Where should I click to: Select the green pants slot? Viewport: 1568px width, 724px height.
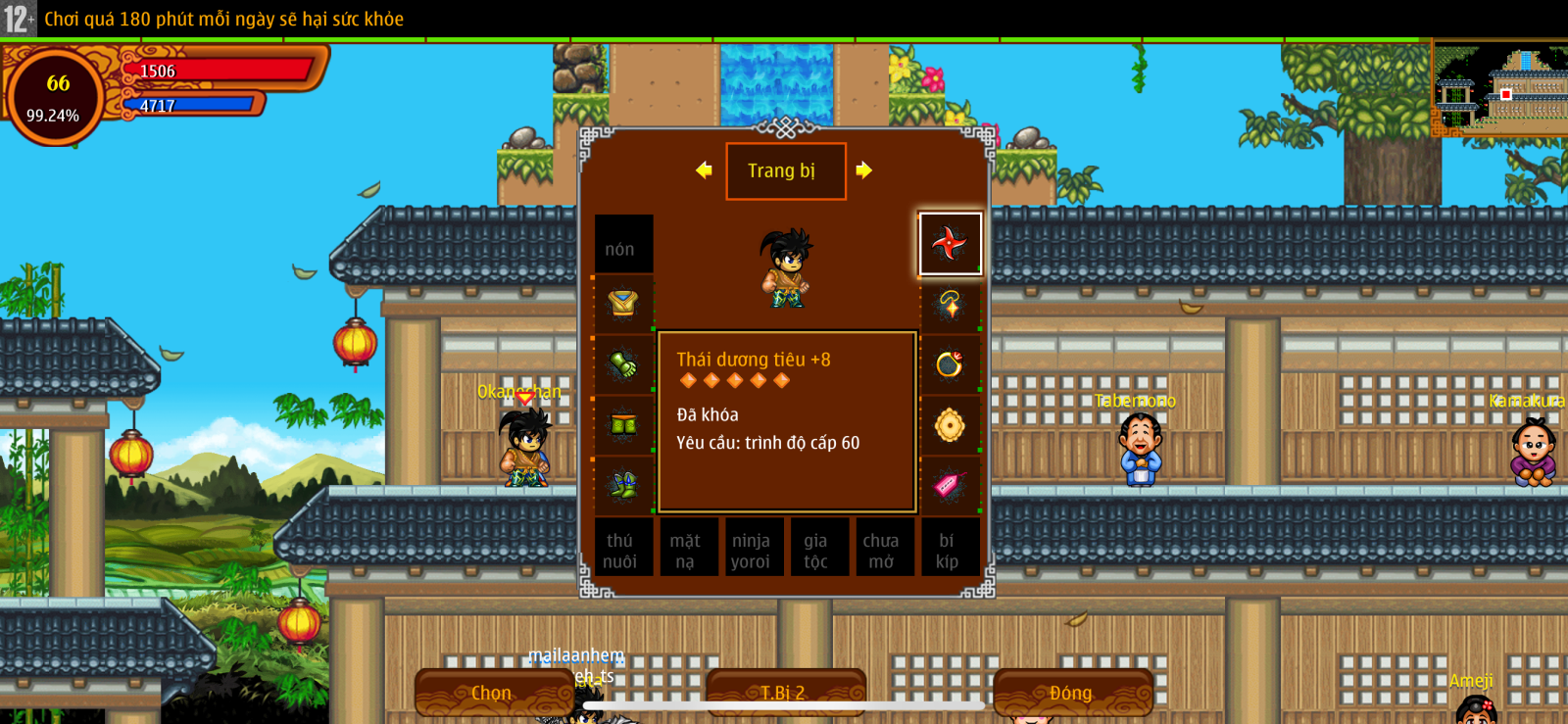[623, 425]
